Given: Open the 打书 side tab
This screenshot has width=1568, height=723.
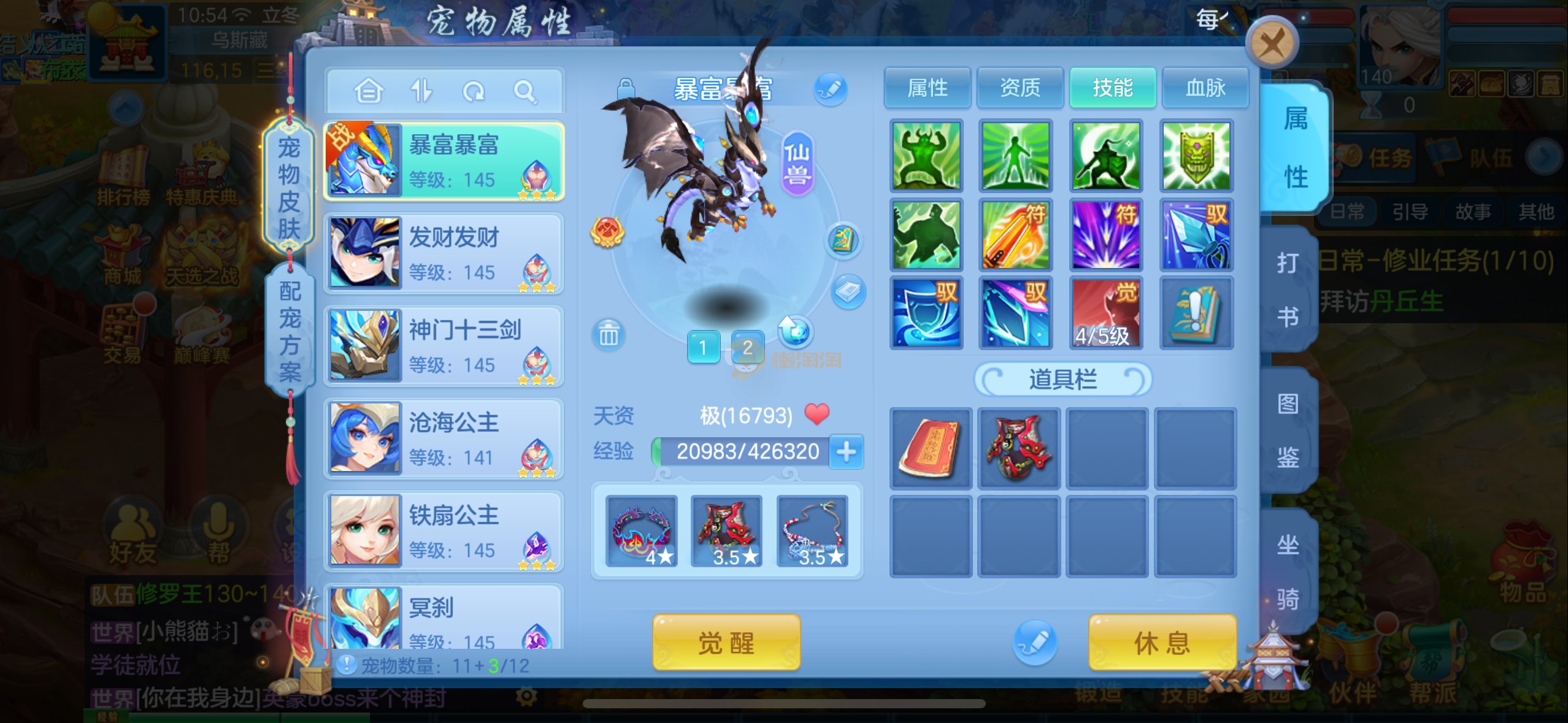Looking at the screenshot, I should click(x=1287, y=289).
